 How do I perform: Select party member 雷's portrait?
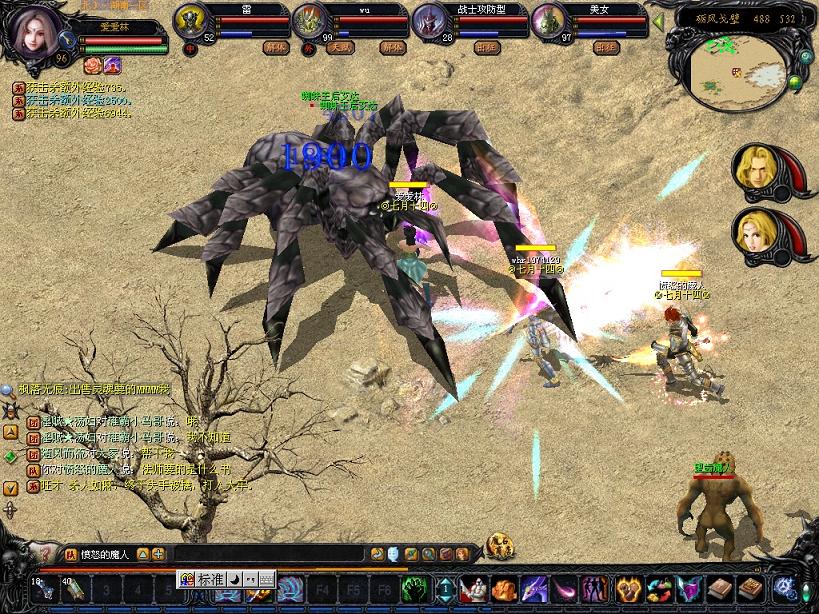point(191,20)
